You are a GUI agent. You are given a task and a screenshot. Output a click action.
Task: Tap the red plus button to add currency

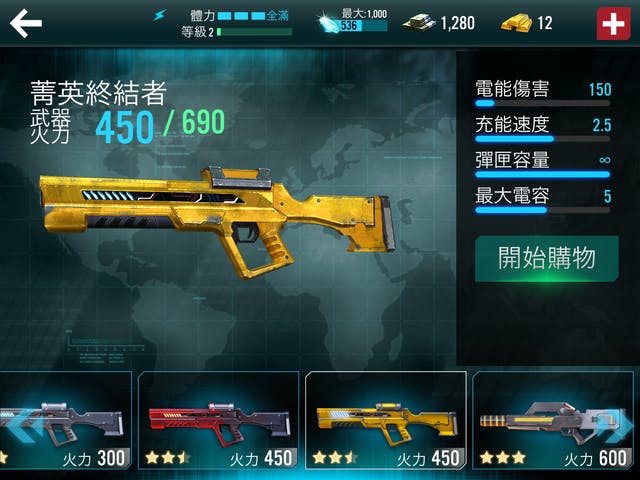coord(611,23)
